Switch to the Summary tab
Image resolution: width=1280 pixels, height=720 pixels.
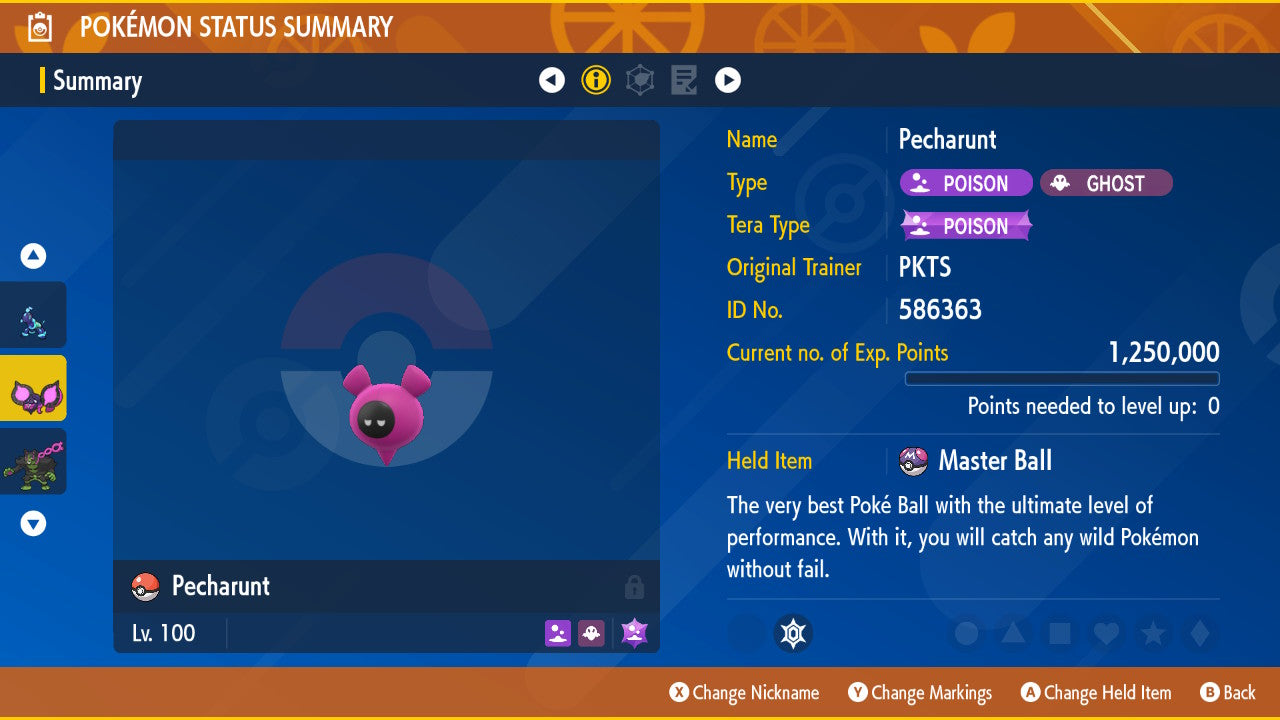coord(97,80)
